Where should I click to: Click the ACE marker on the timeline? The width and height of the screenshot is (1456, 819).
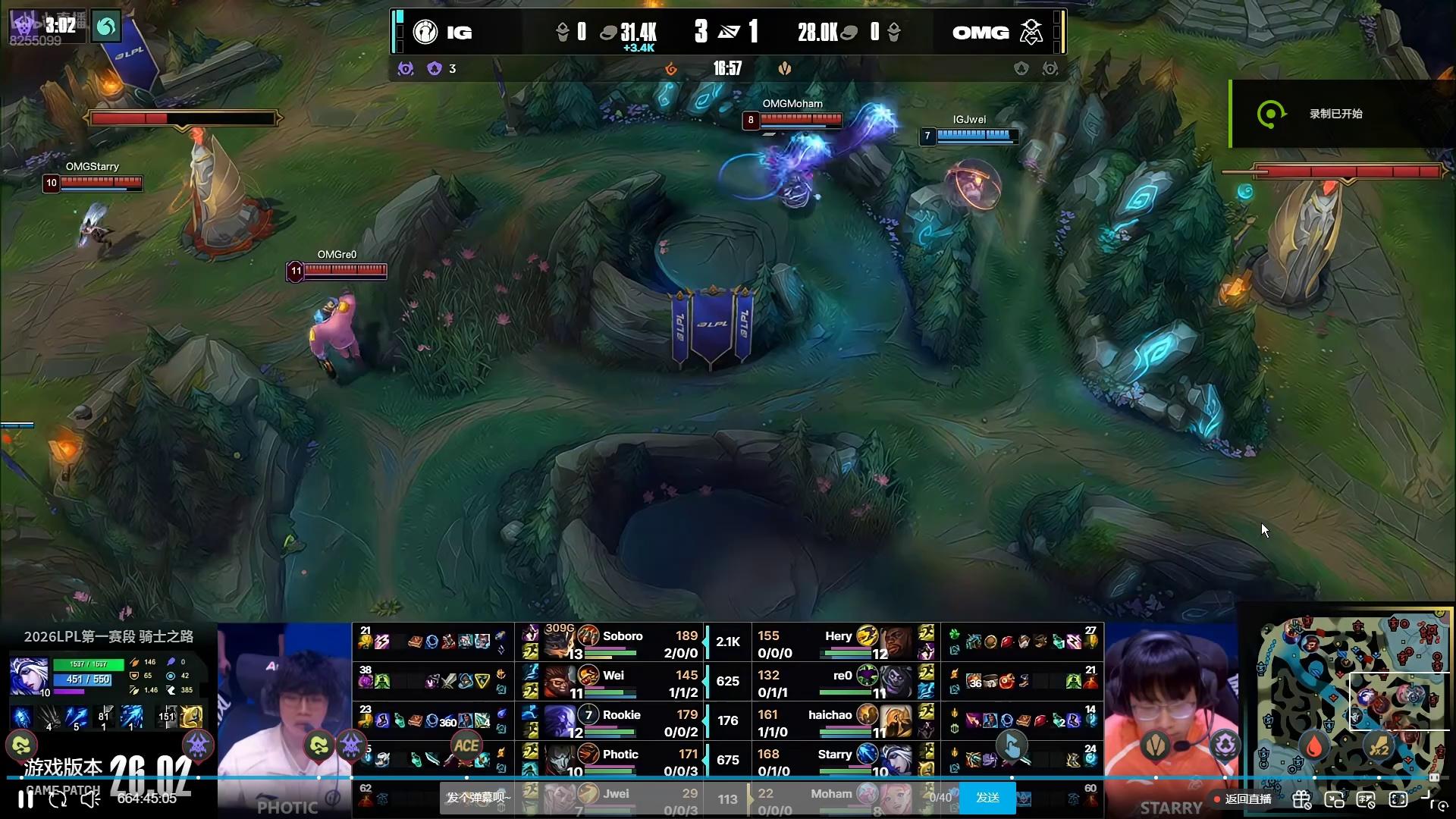click(466, 746)
